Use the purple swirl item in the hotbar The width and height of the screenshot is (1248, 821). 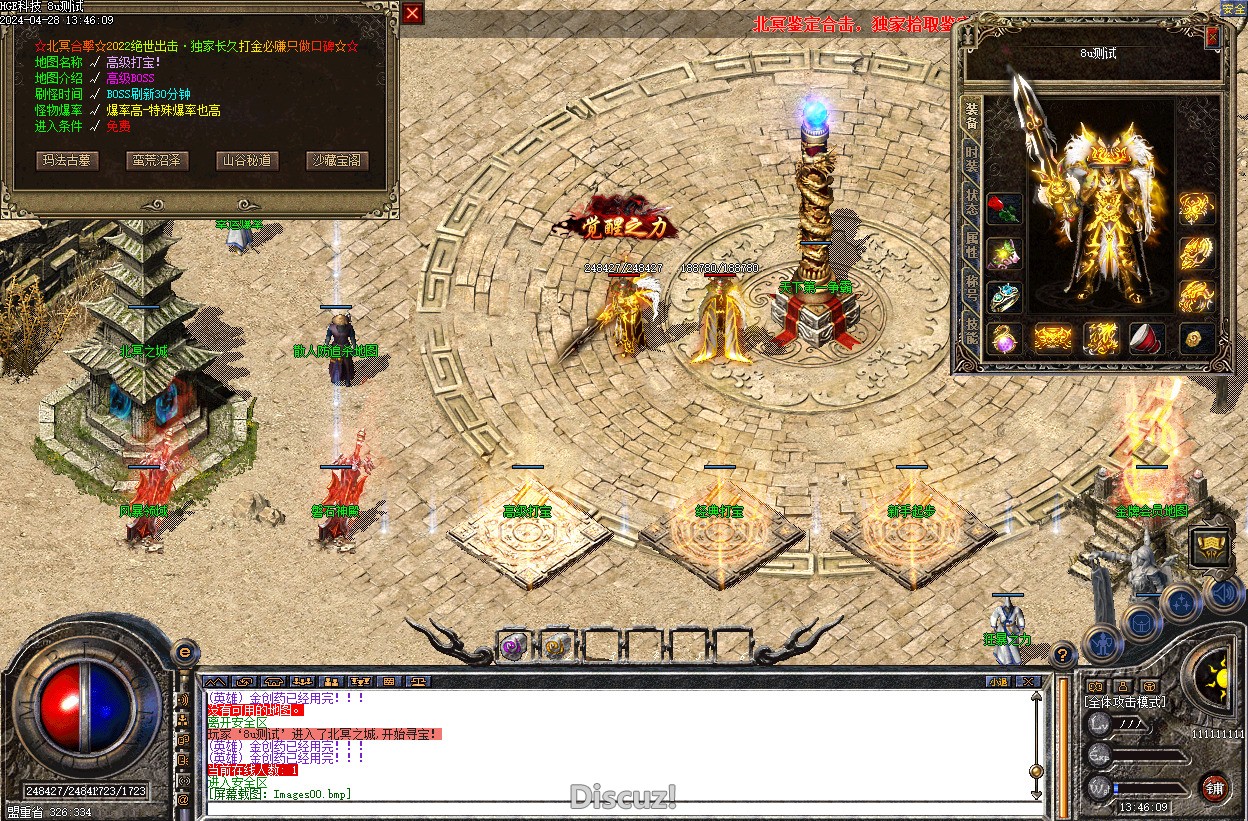tap(512, 646)
